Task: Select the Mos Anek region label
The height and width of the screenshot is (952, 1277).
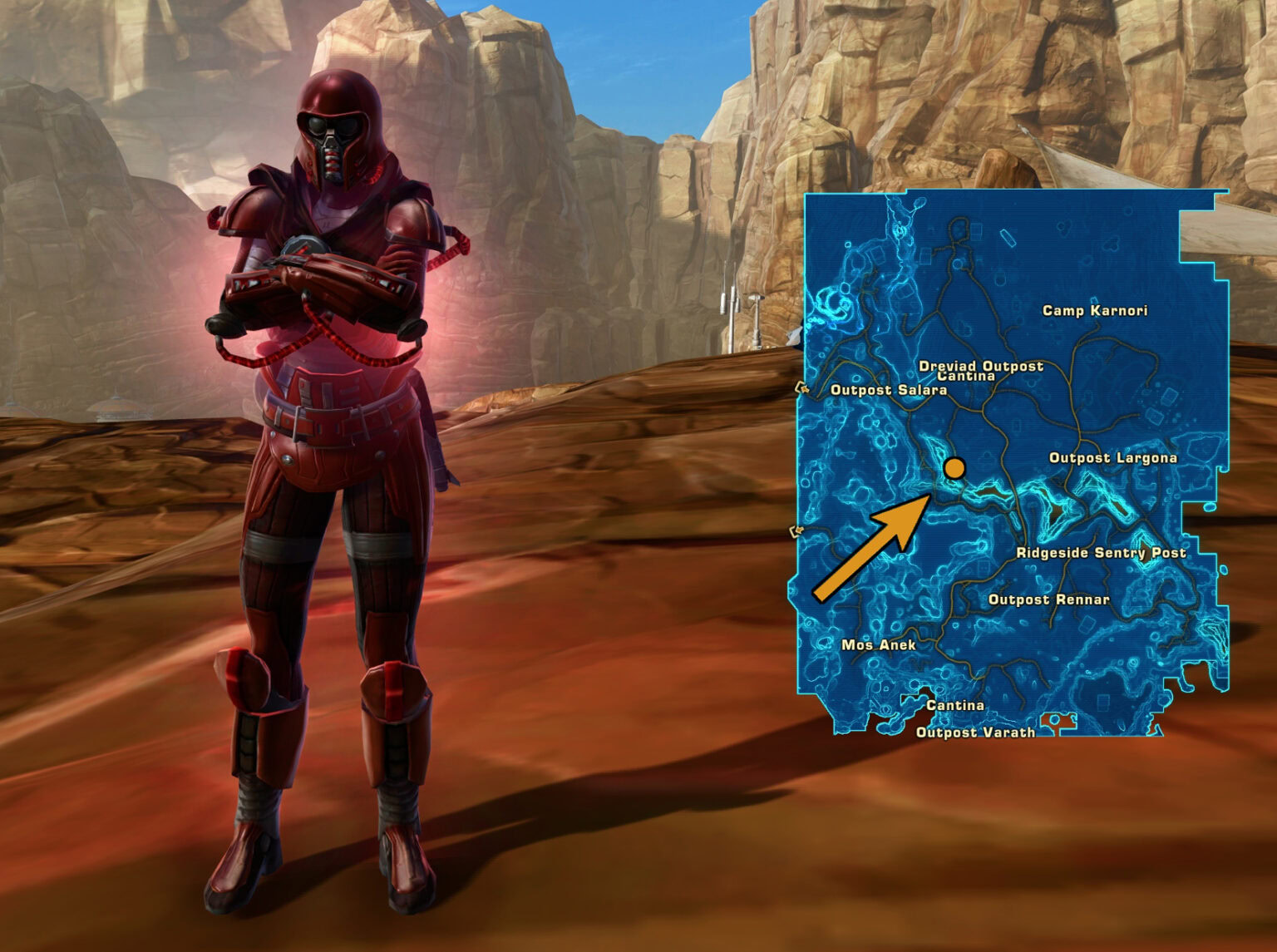Action: click(x=881, y=644)
